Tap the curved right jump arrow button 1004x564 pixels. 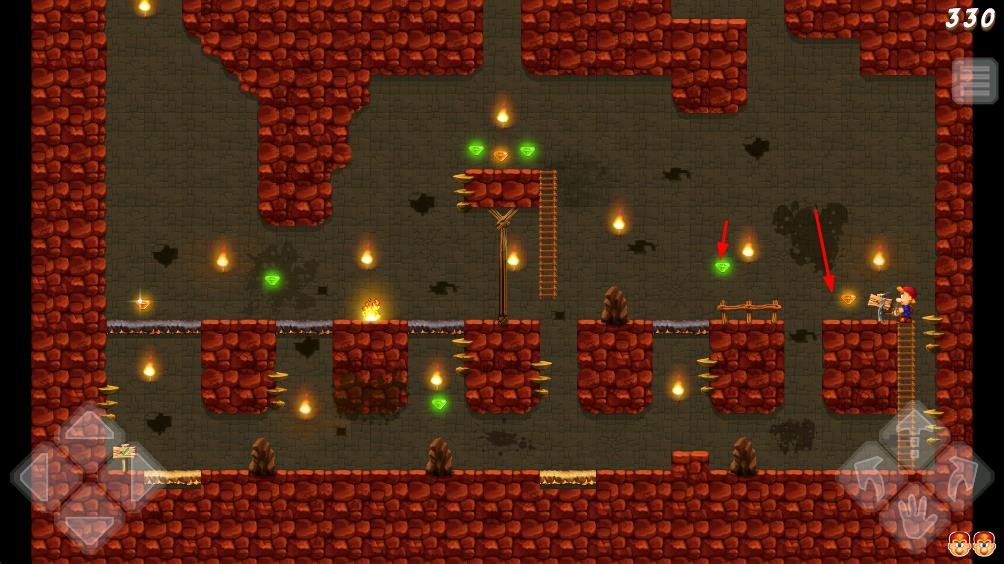point(962,476)
